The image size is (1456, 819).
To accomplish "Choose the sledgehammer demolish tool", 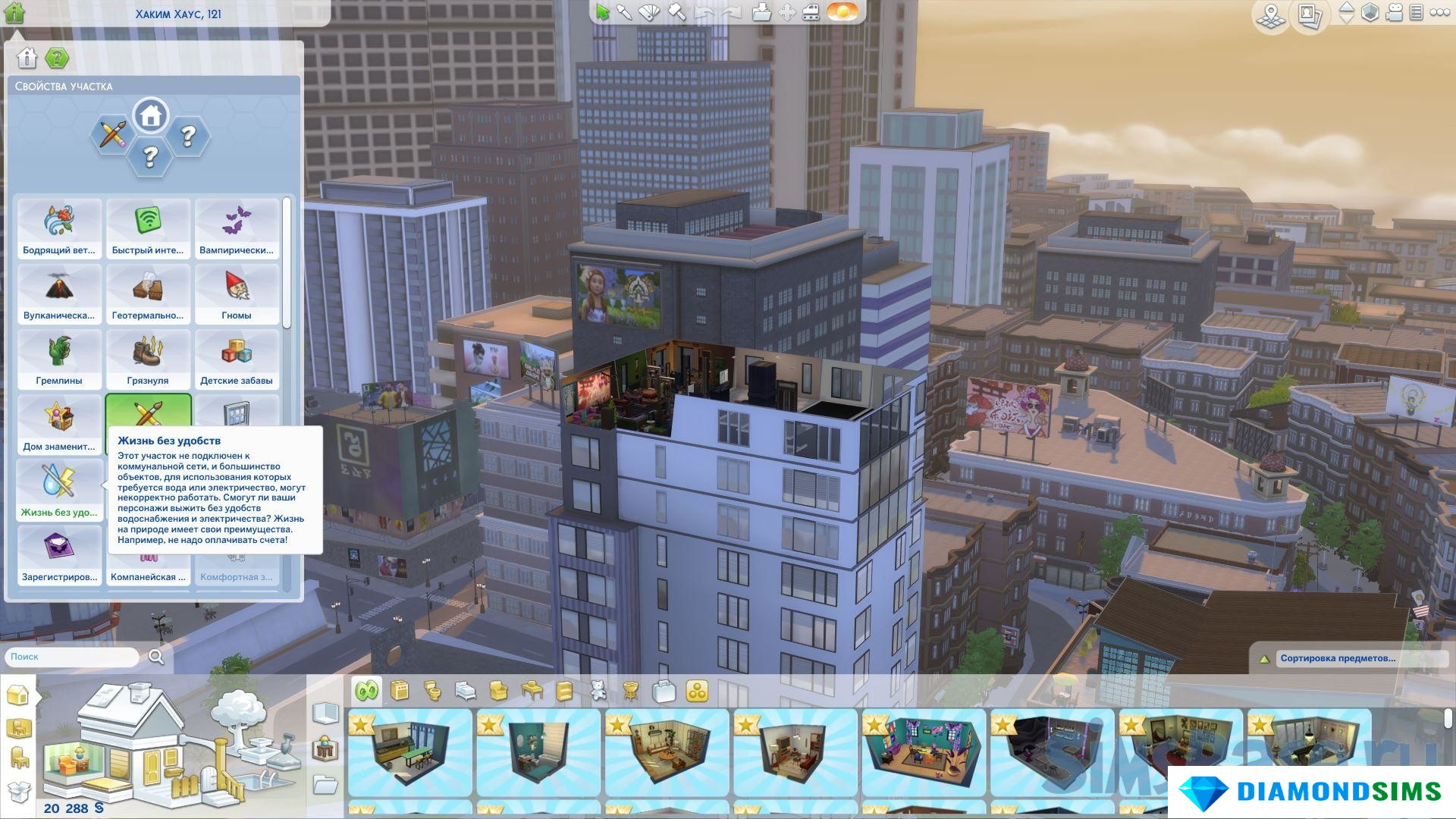I will [x=676, y=13].
